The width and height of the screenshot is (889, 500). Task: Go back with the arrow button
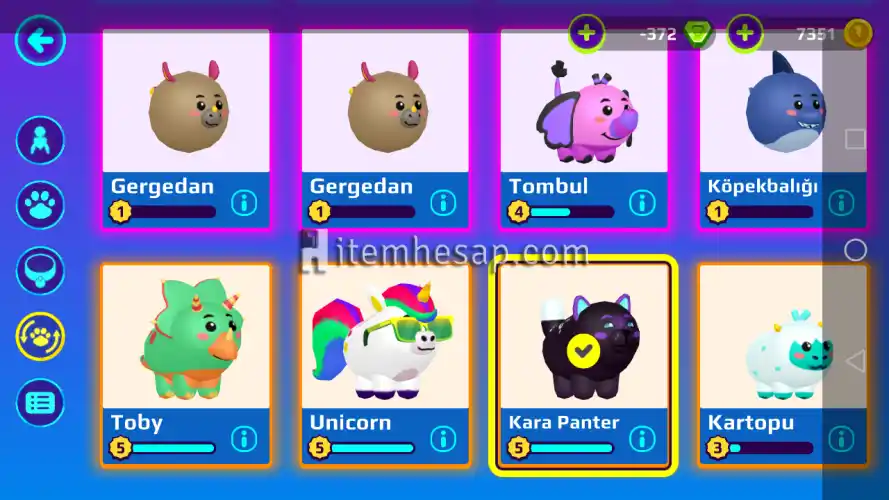(41, 42)
